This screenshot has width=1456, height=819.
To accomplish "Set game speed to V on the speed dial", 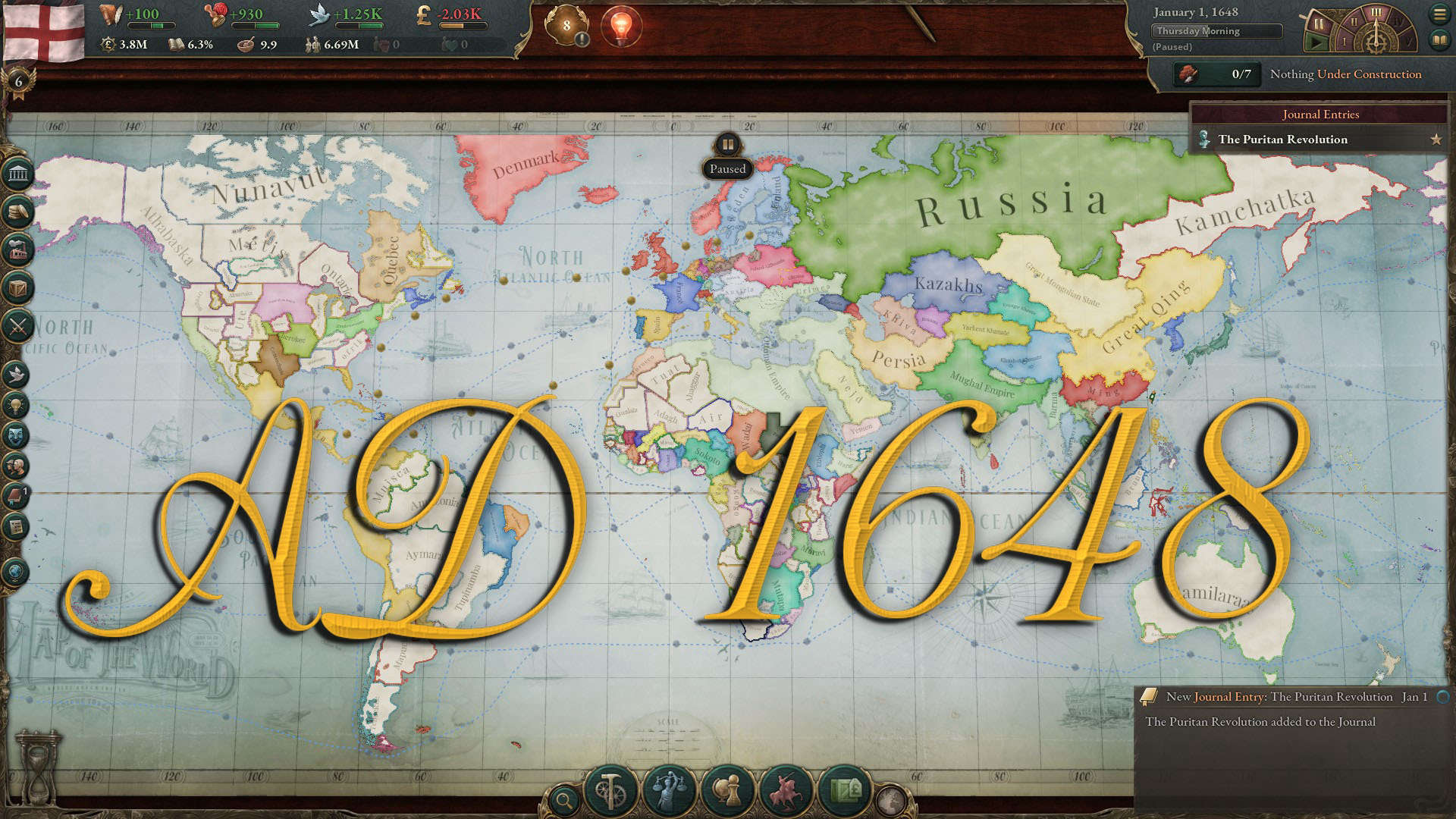I will [1409, 41].
